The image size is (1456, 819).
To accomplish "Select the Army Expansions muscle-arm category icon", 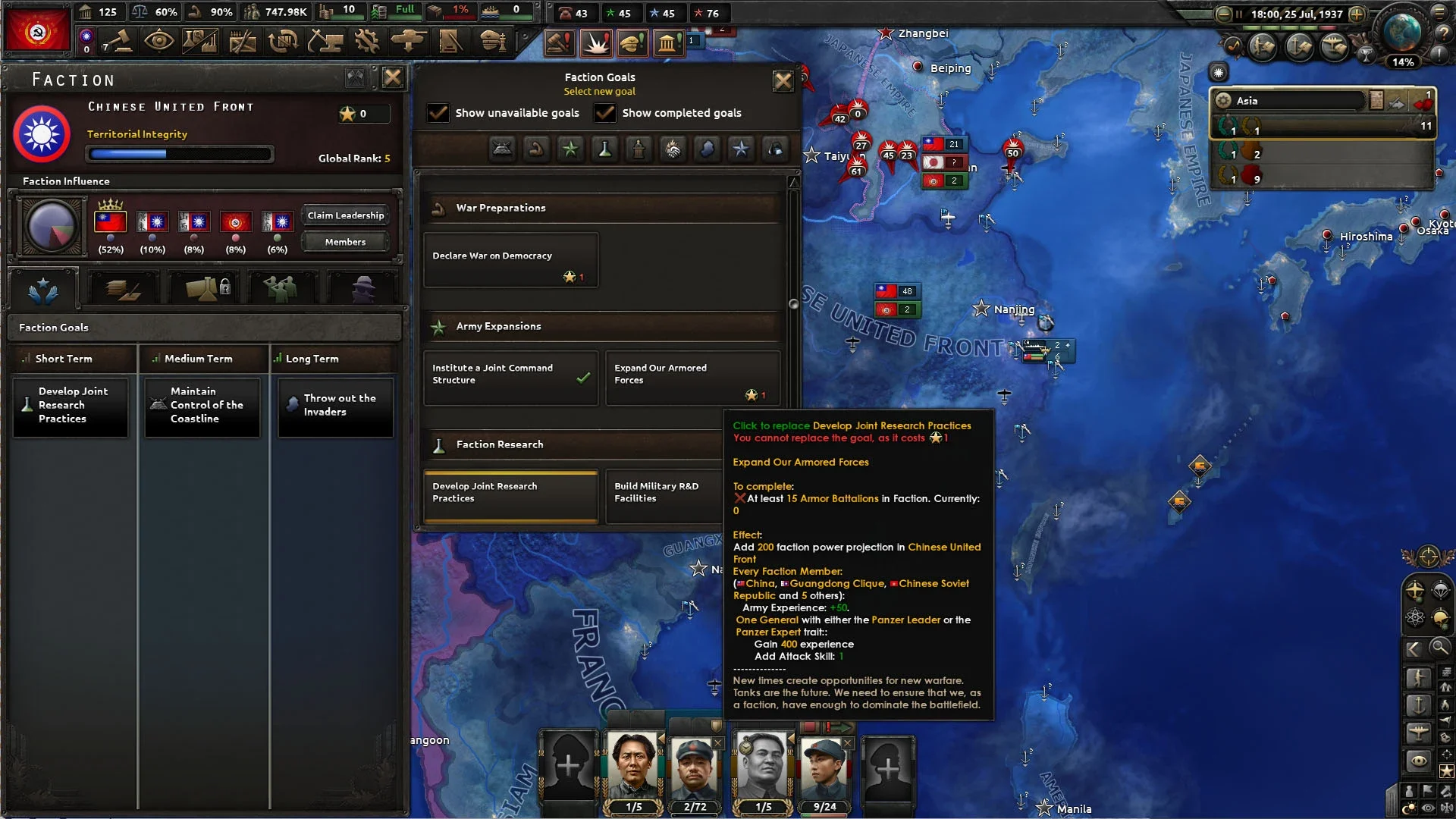I will (x=537, y=149).
